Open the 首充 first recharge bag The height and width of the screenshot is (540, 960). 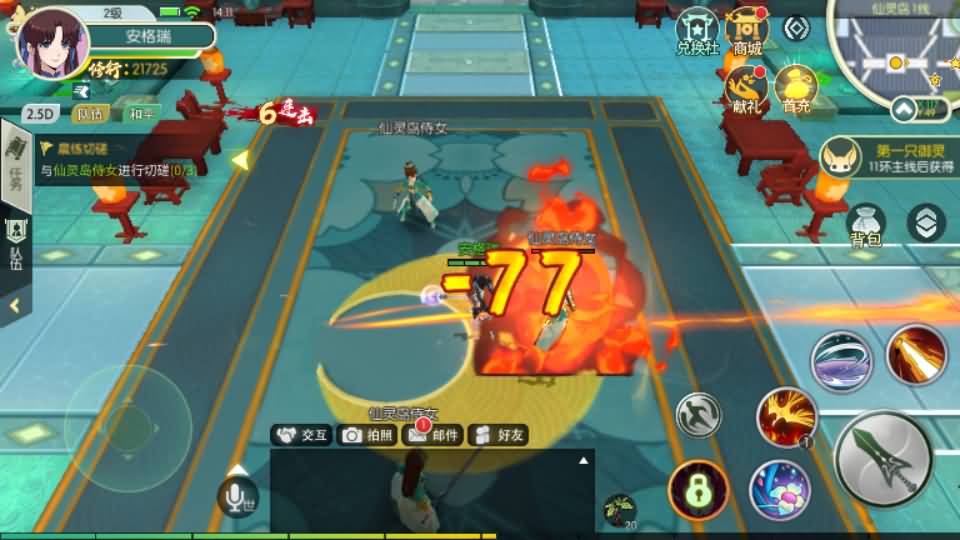pyautogui.click(x=796, y=89)
